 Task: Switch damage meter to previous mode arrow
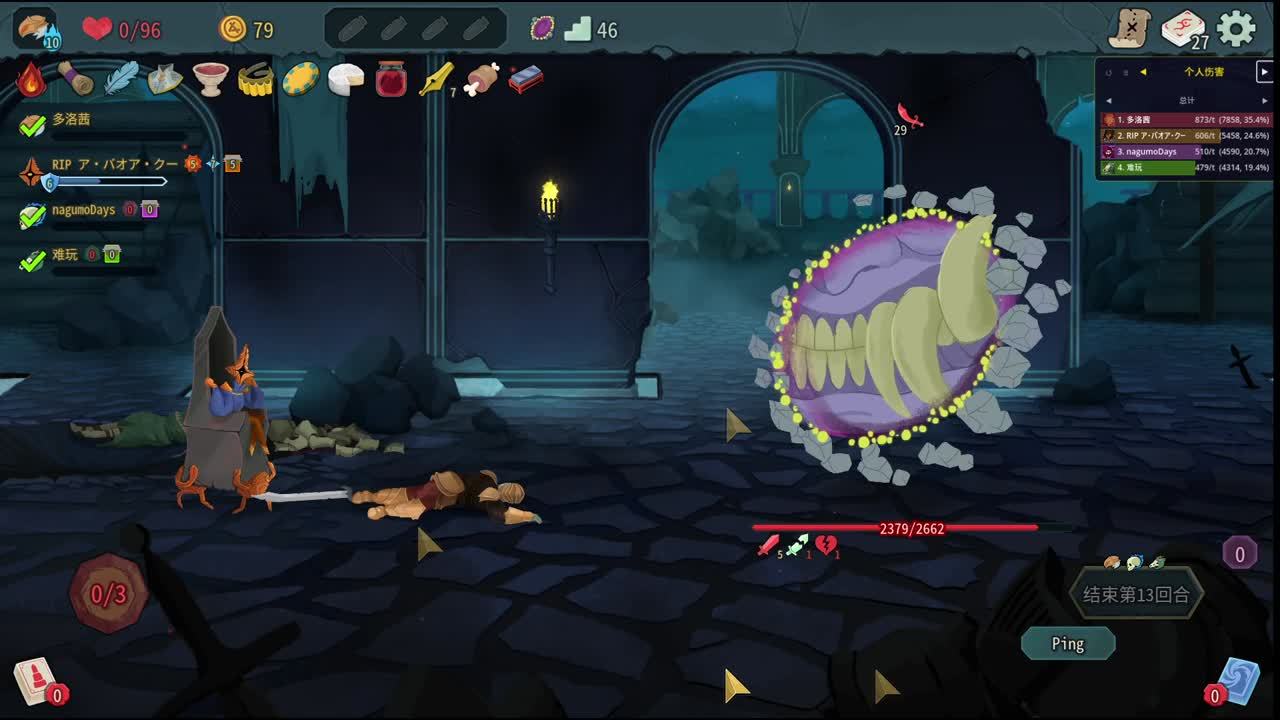tap(1143, 72)
